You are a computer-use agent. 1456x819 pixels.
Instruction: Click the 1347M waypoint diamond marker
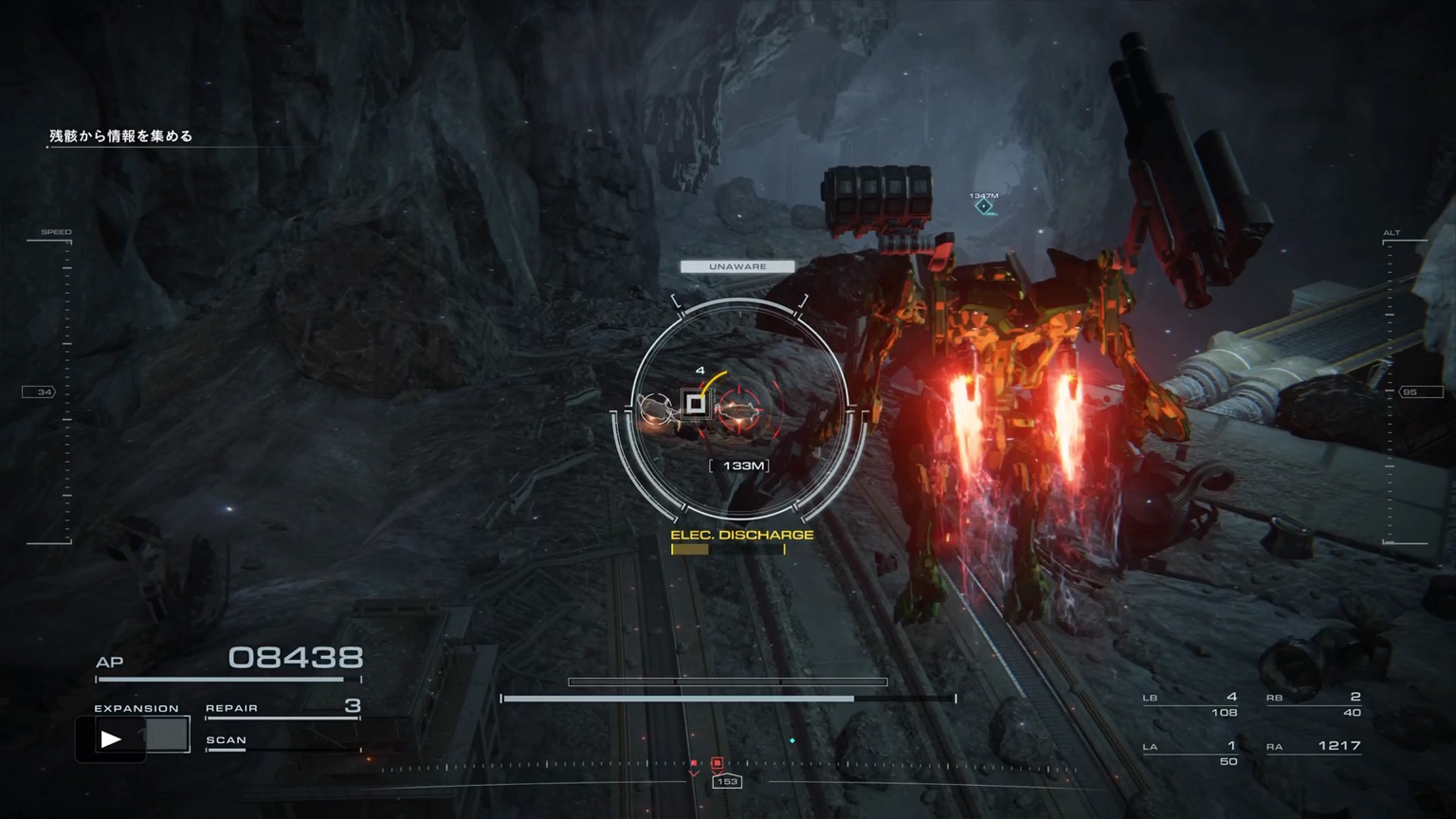coord(984,206)
